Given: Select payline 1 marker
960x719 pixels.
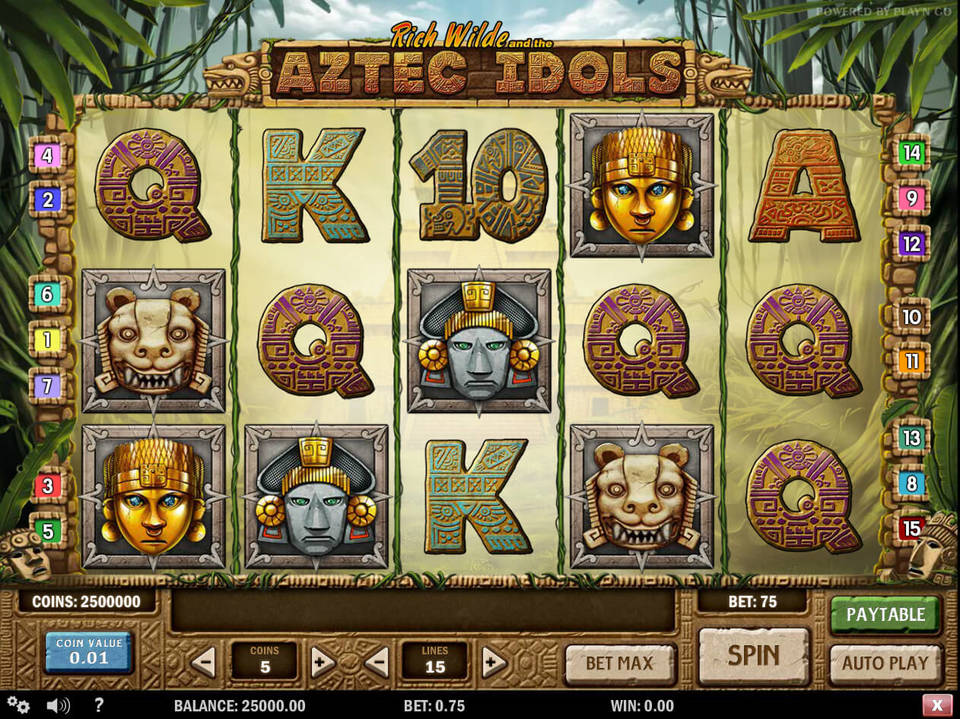Looking at the screenshot, I should tap(47, 340).
